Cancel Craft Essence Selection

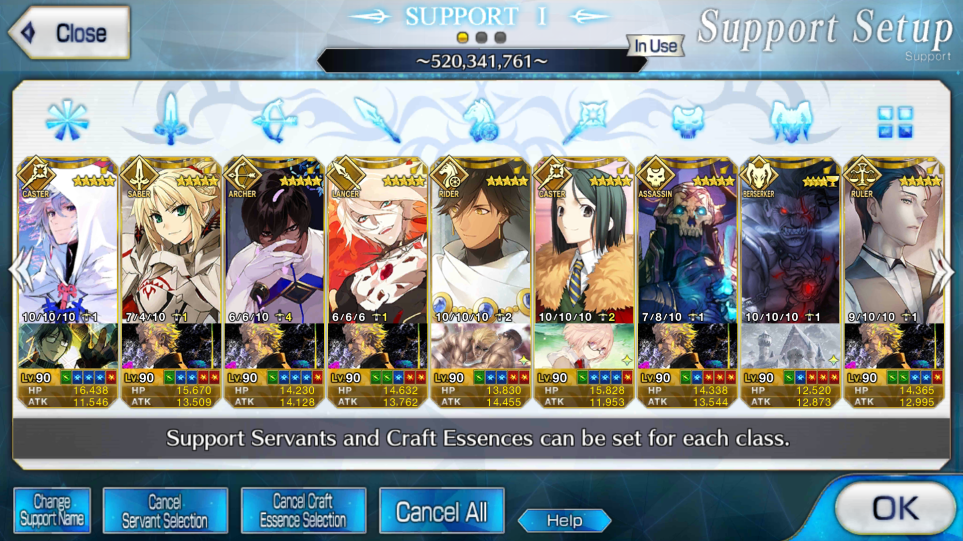[x=302, y=511]
